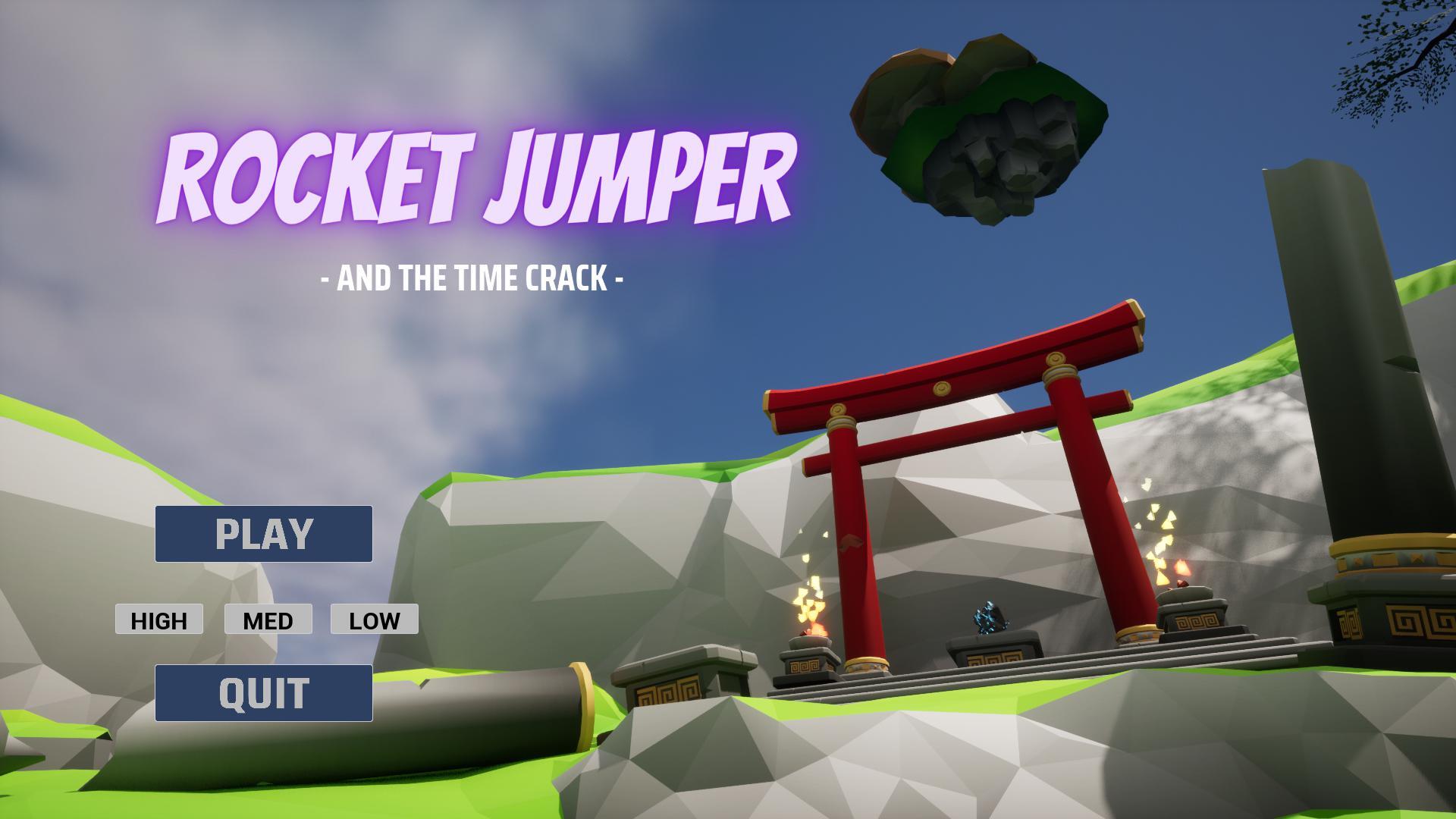This screenshot has width=1456, height=819.
Task: Select LOW graphics quality
Action: pos(373,620)
